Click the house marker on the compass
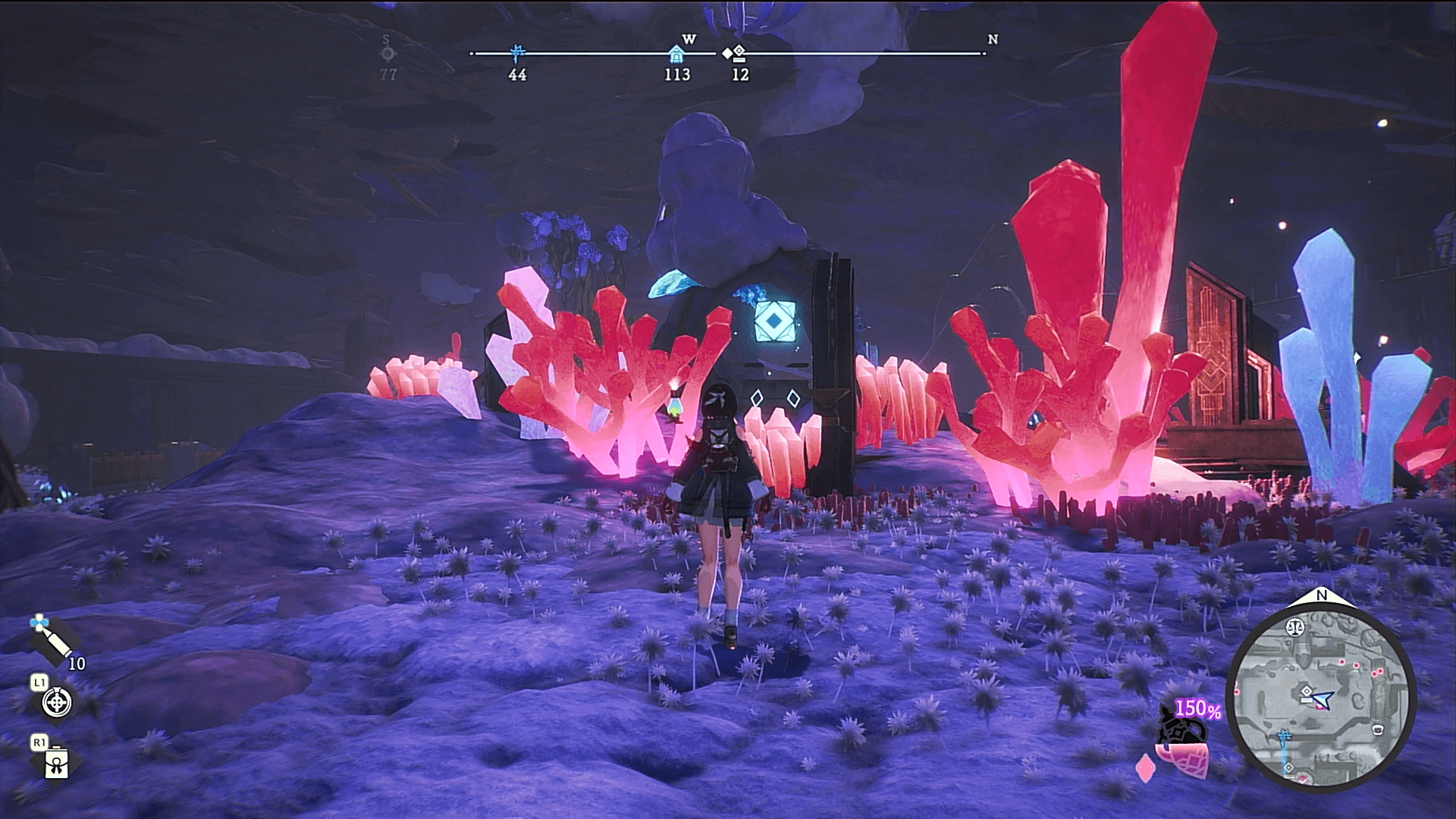 tap(676, 54)
